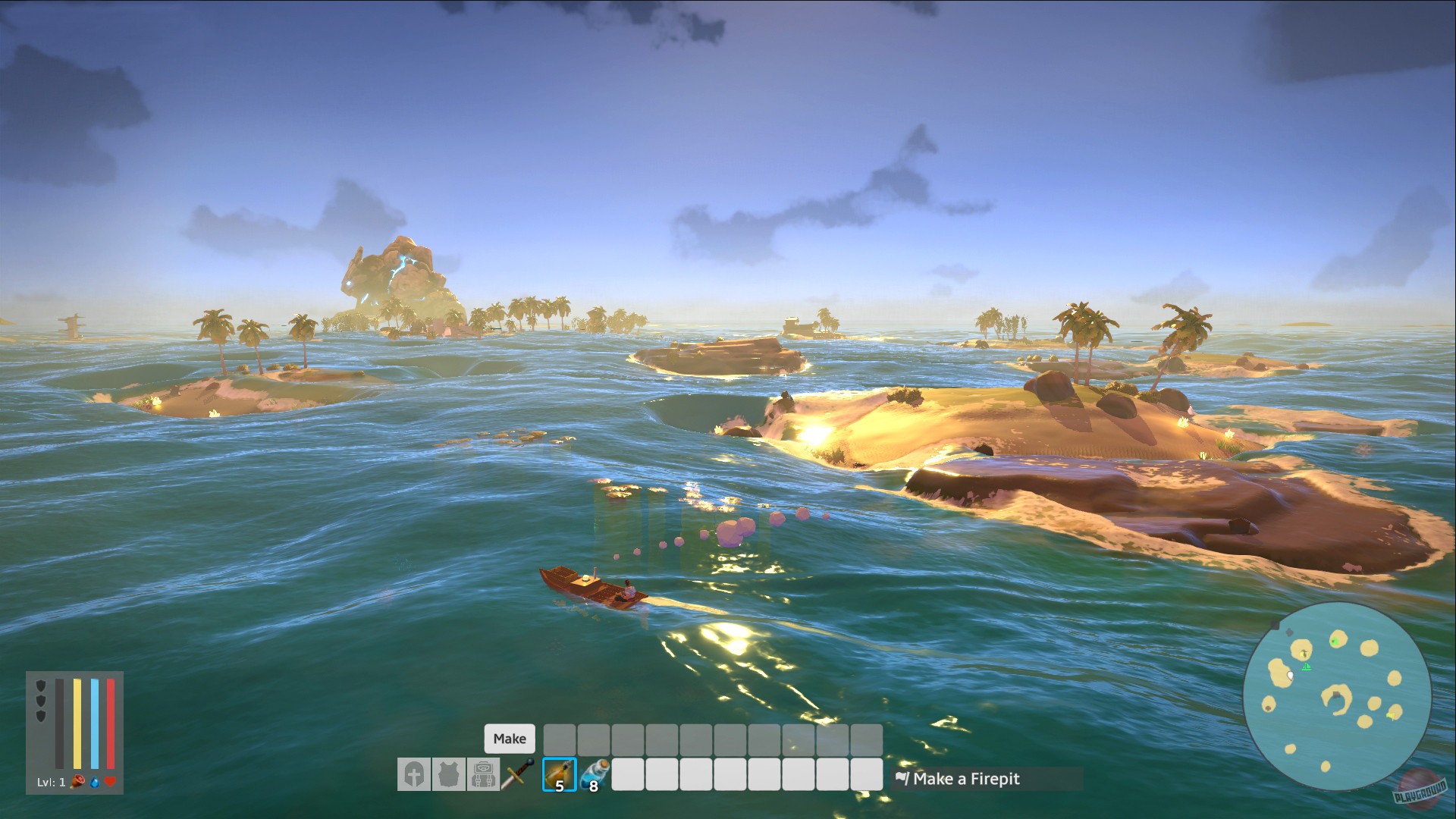The height and width of the screenshot is (819, 1456).
Task: Click the drumstick hunger icon
Action: pos(76,782)
